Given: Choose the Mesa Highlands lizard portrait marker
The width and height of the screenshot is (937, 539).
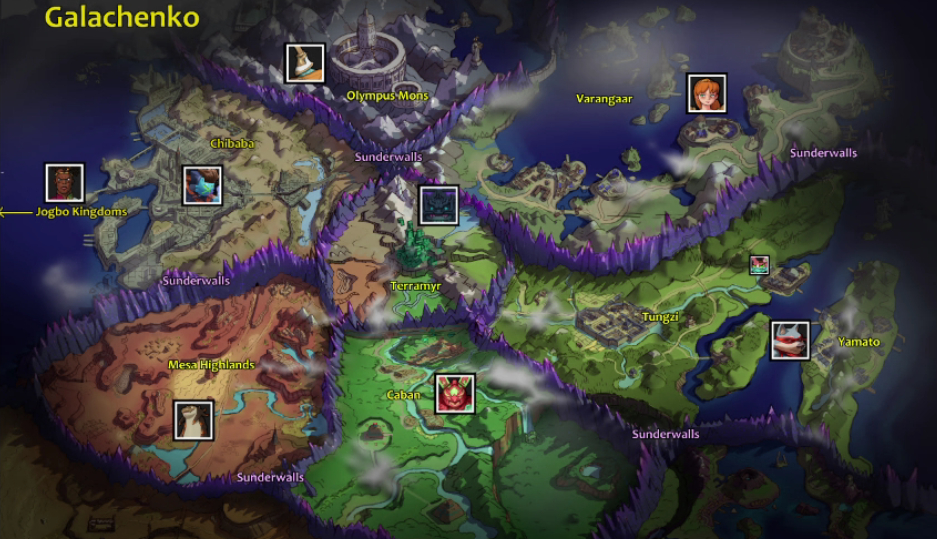Looking at the screenshot, I should tap(193, 420).
